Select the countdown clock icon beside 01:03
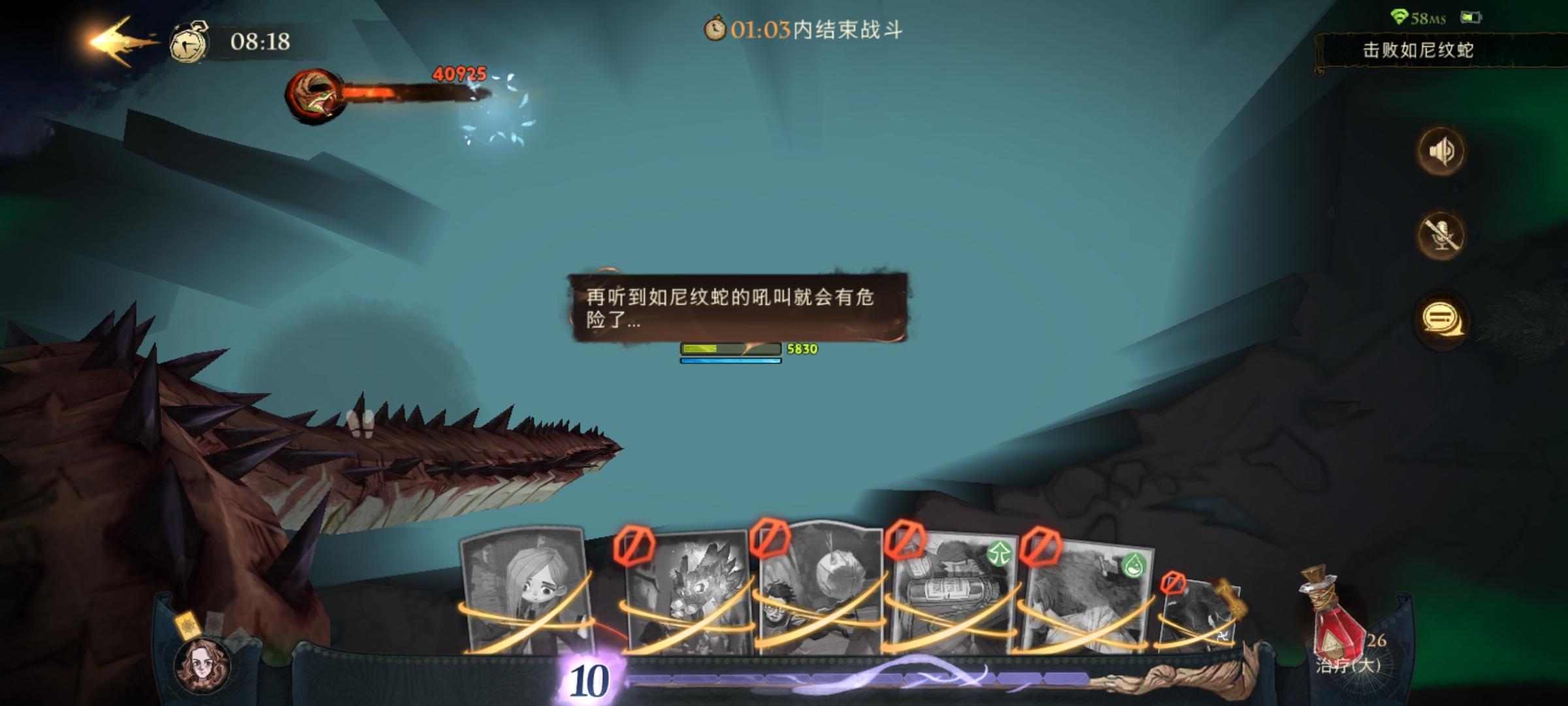Viewport: 1568px width, 706px height. 716,29
